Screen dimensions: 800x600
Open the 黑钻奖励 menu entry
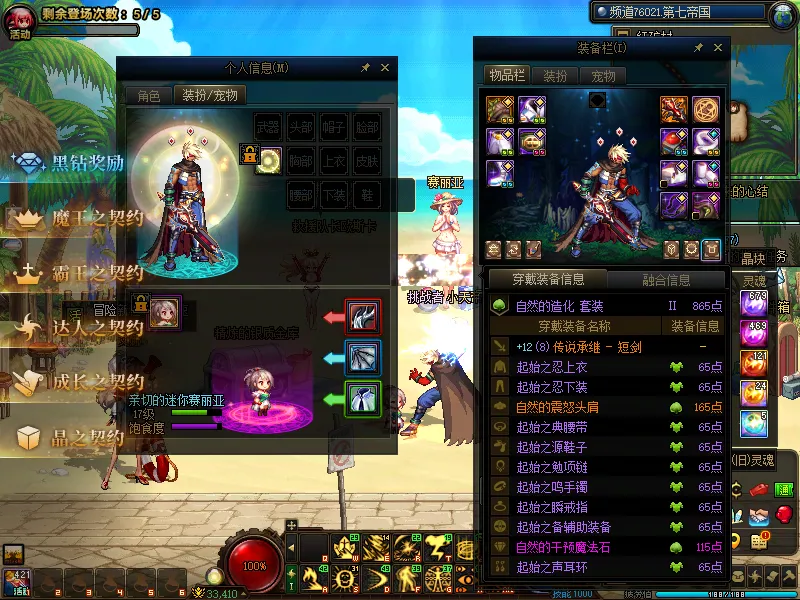coord(88,164)
